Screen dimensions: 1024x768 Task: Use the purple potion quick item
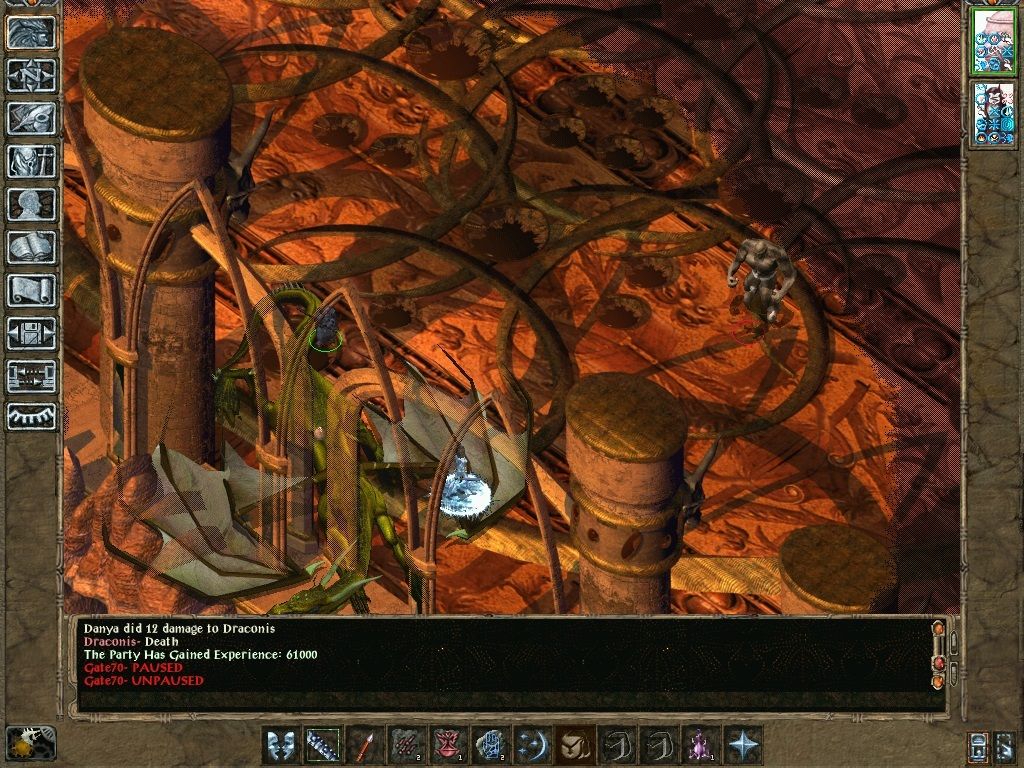coord(701,745)
